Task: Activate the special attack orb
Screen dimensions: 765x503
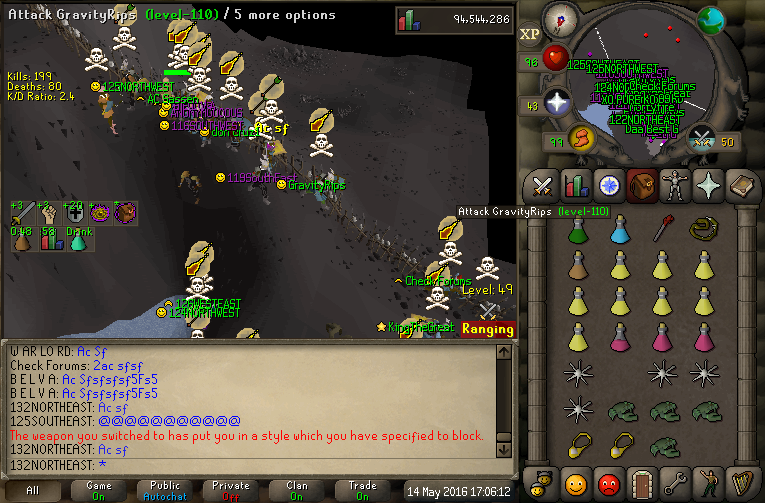Action: (703, 137)
